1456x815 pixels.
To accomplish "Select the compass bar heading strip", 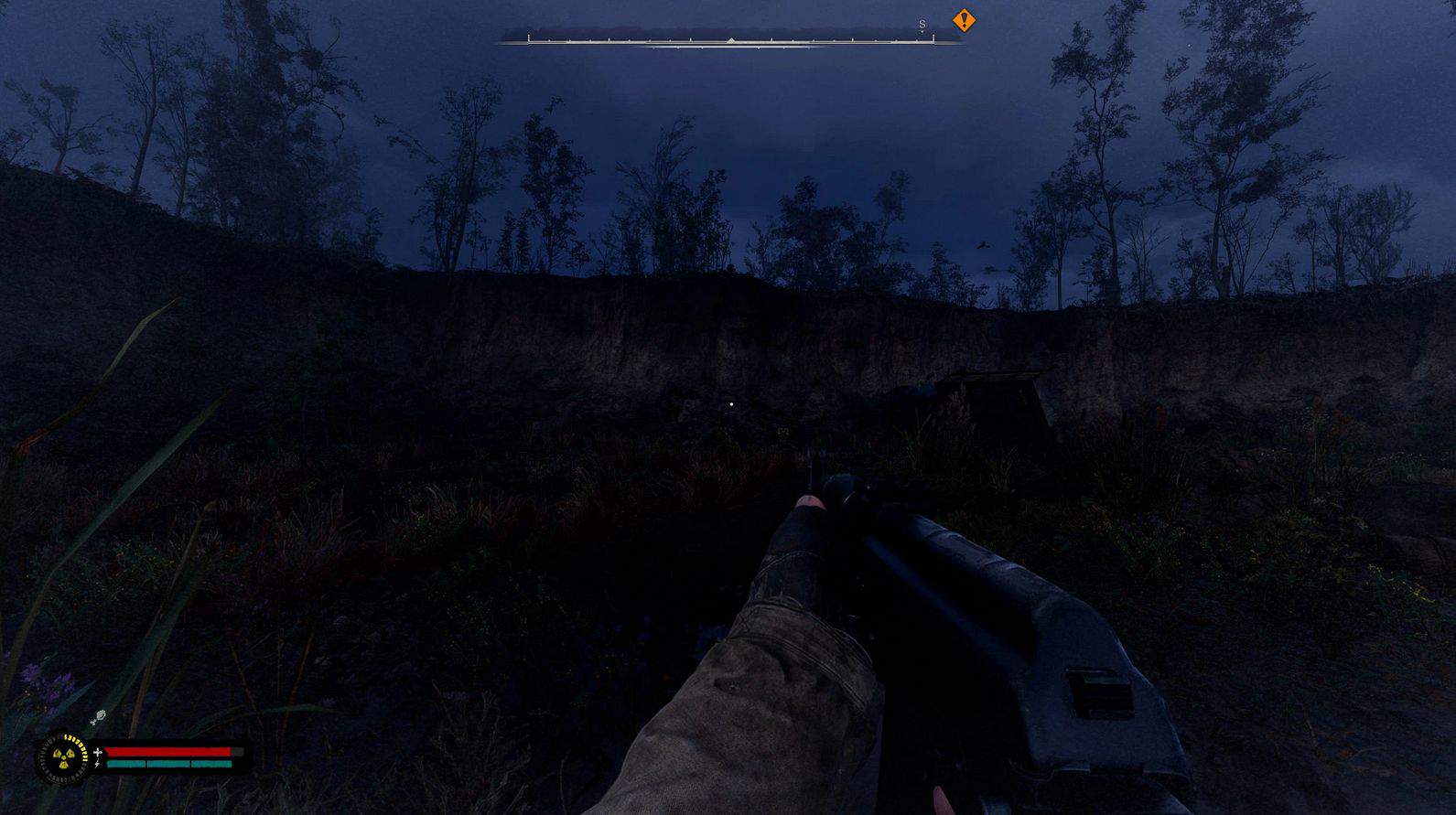I will coord(730,40).
